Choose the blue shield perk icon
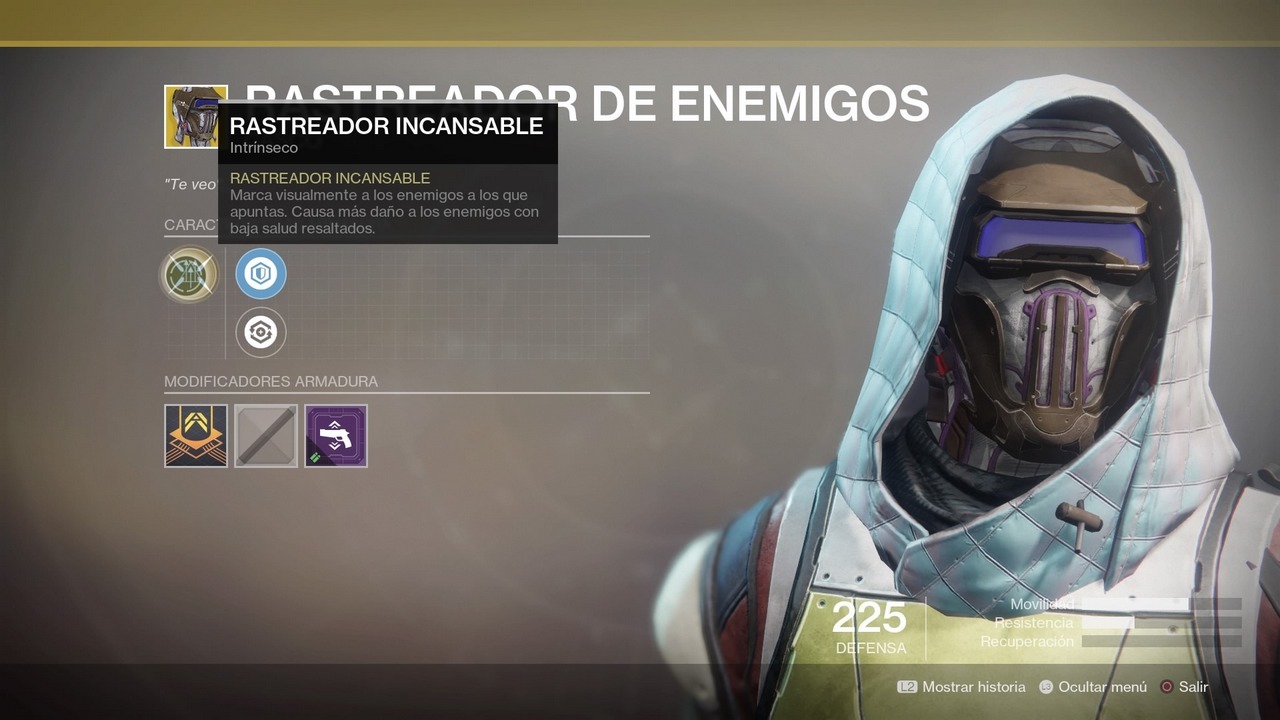This screenshot has width=1280, height=720. pos(261,275)
